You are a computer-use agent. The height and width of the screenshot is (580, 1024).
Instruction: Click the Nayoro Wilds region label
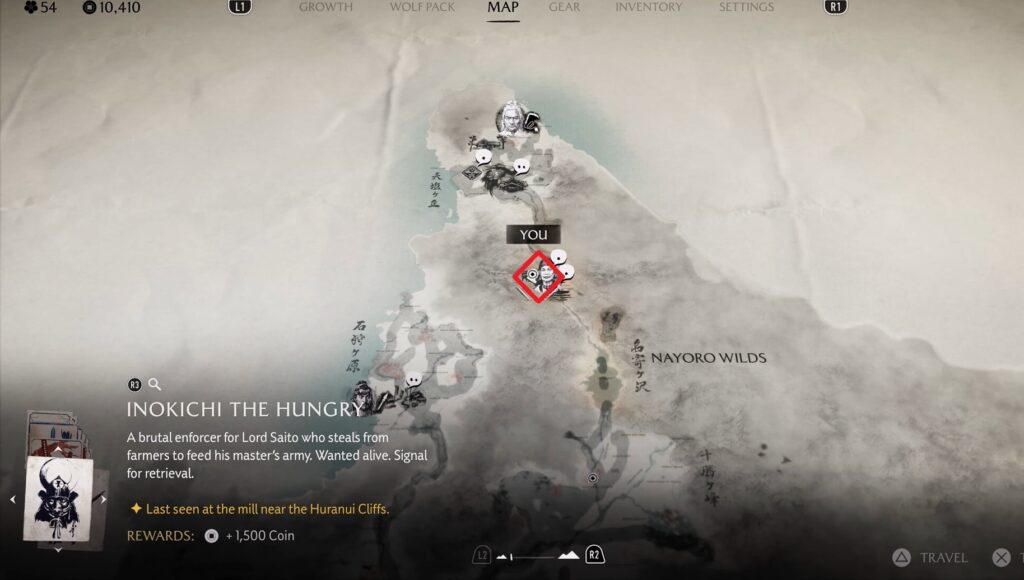[x=709, y=358]
